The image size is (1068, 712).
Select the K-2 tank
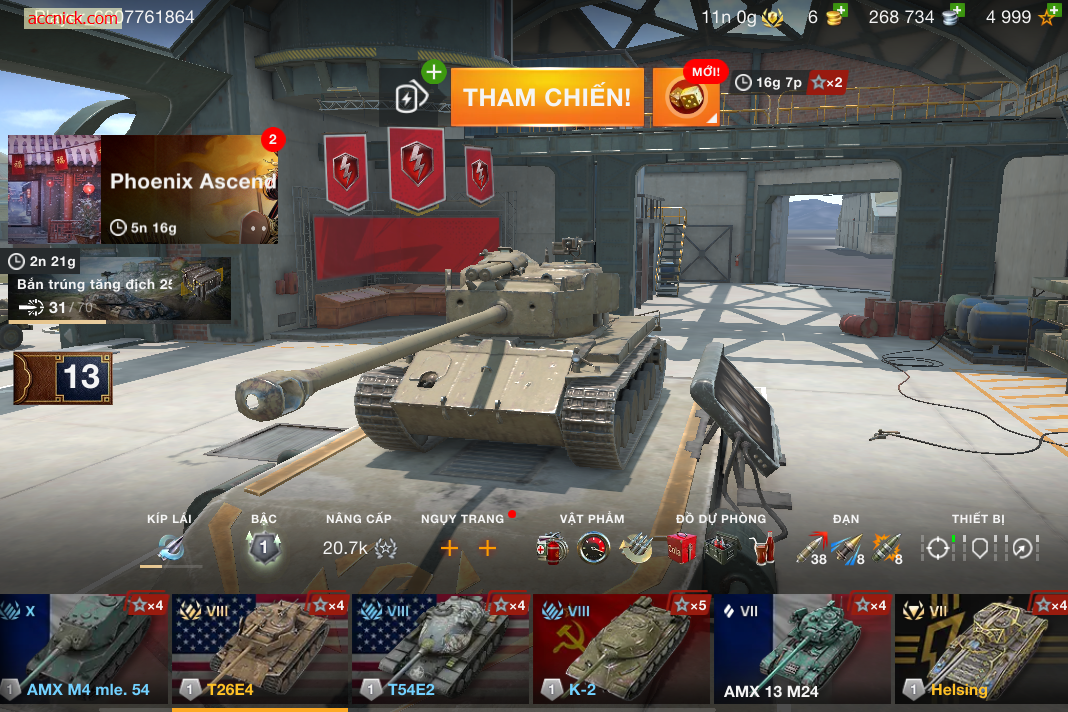(621, 649)
